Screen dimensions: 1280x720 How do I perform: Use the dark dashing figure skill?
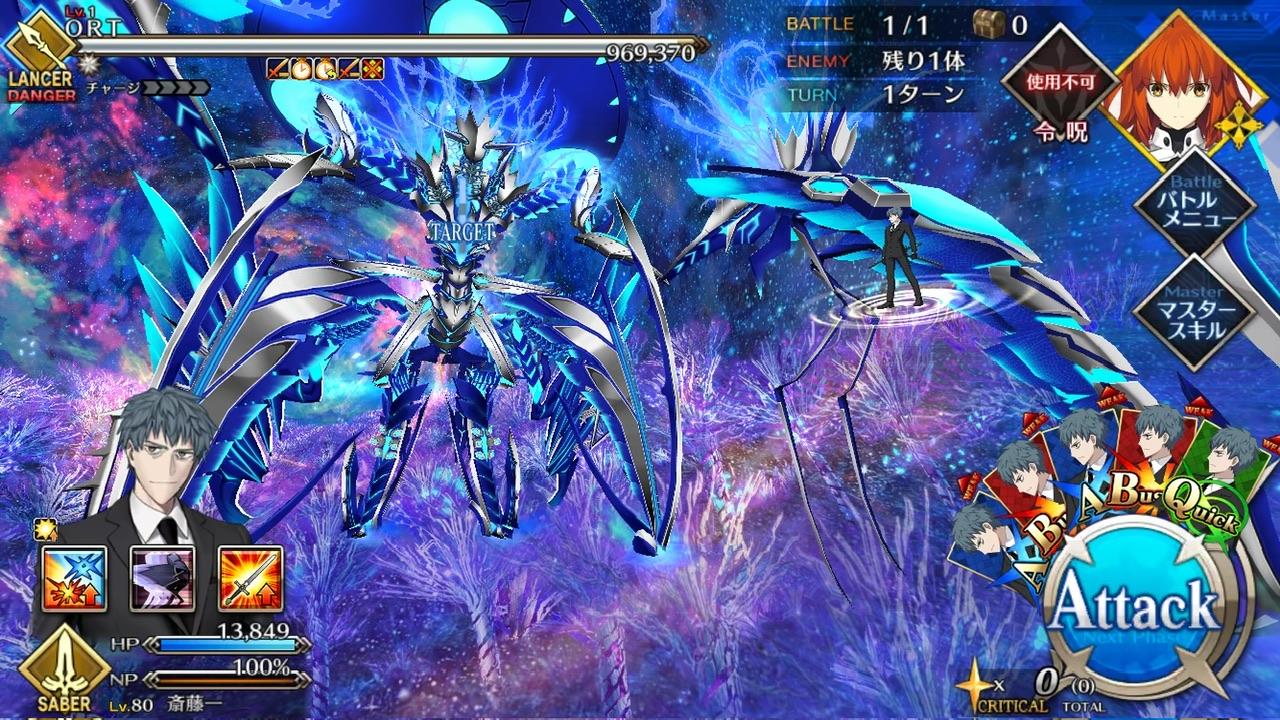[162, 579]
